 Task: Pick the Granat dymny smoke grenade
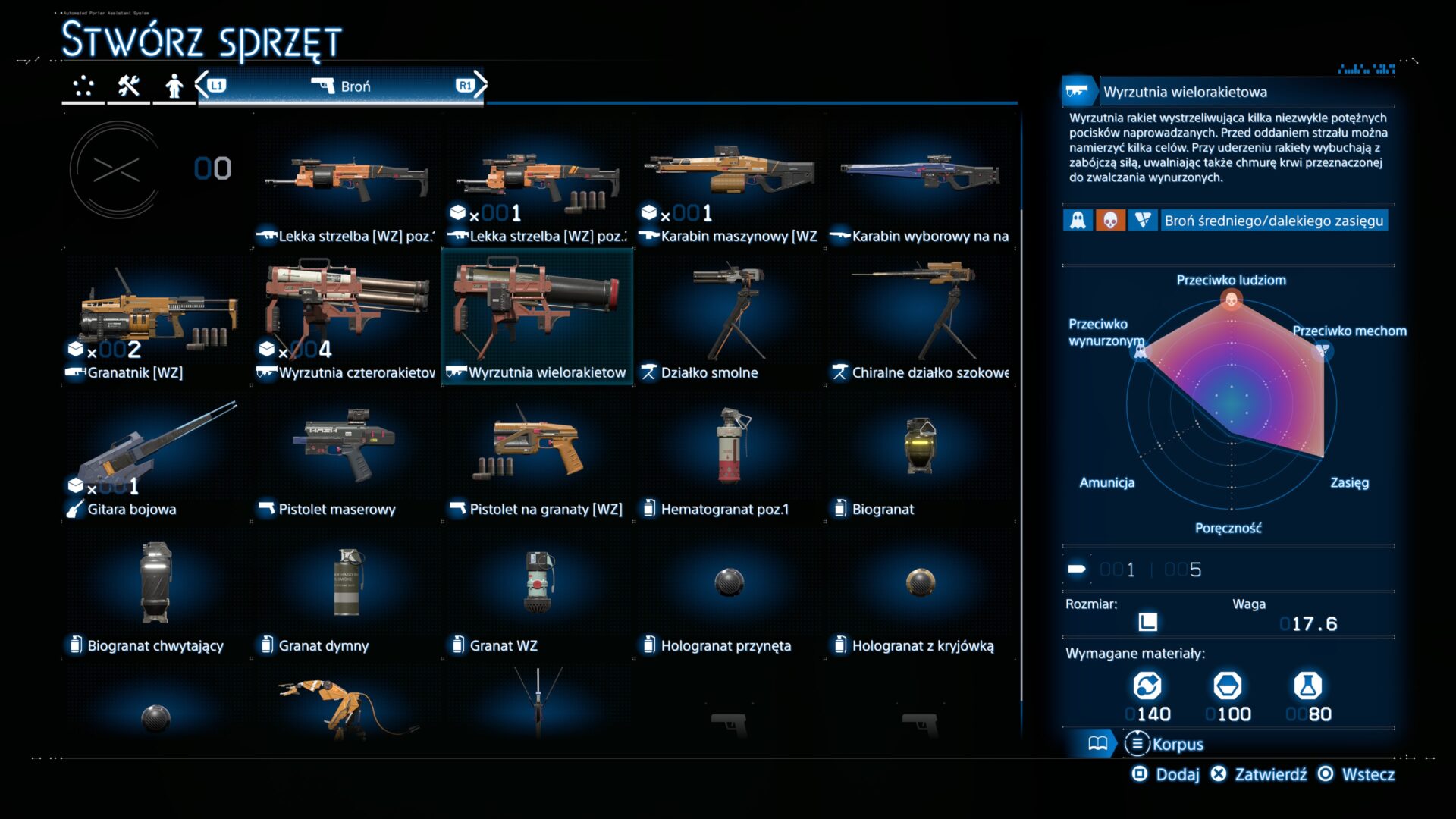click(348, 594)
